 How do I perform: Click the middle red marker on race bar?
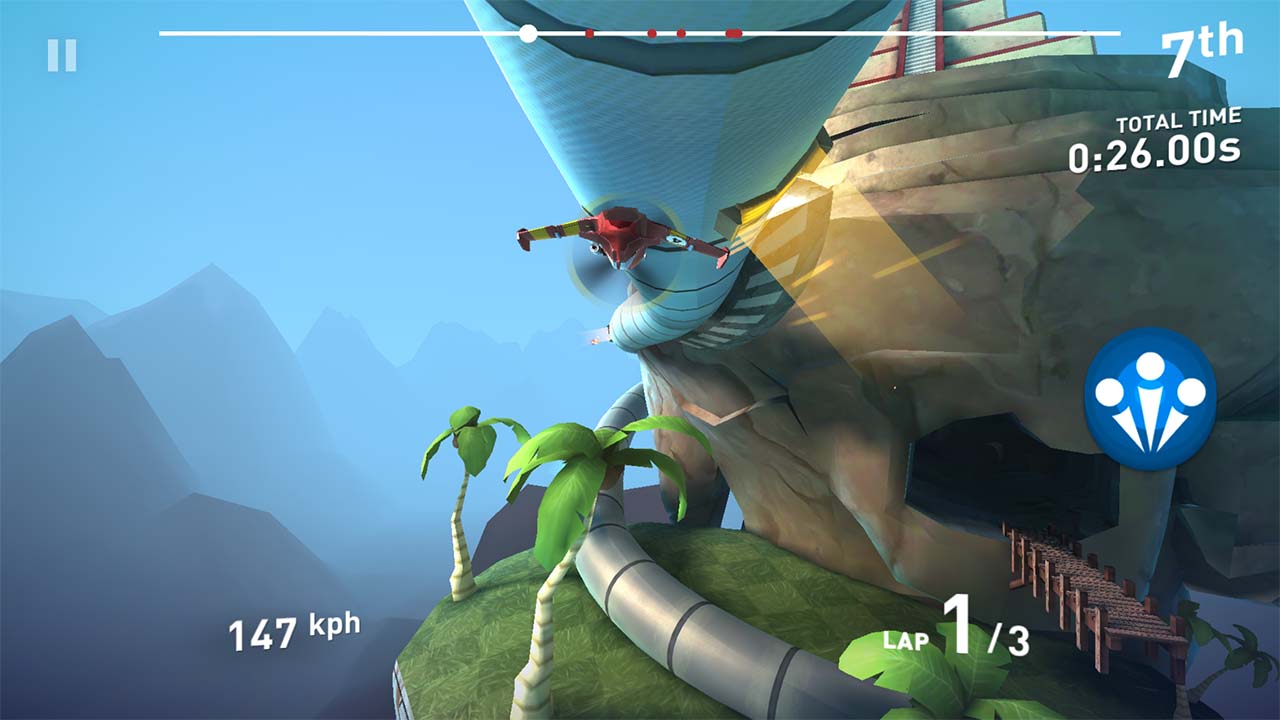[x=650, y=31]
